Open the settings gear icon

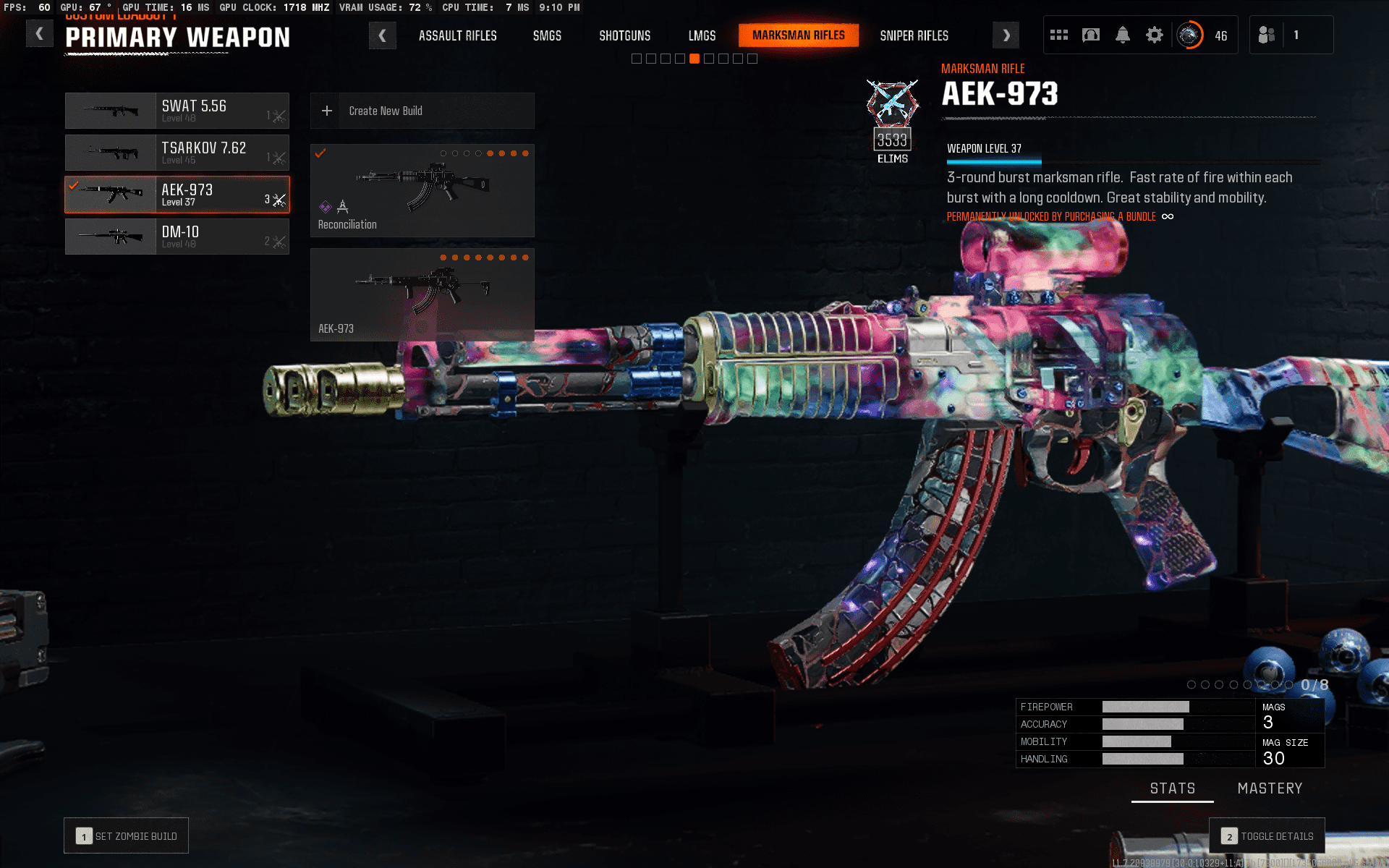(1155, 35)
